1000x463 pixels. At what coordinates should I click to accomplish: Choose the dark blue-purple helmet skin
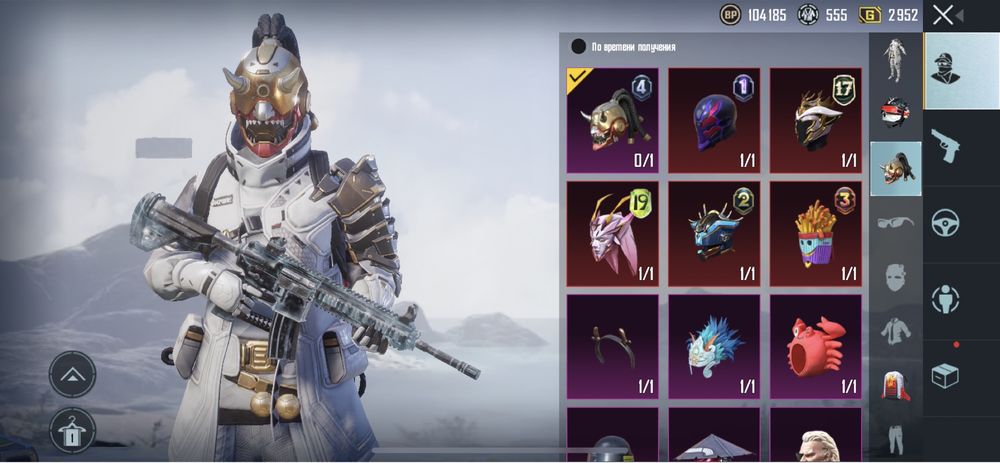coord(714,120)
